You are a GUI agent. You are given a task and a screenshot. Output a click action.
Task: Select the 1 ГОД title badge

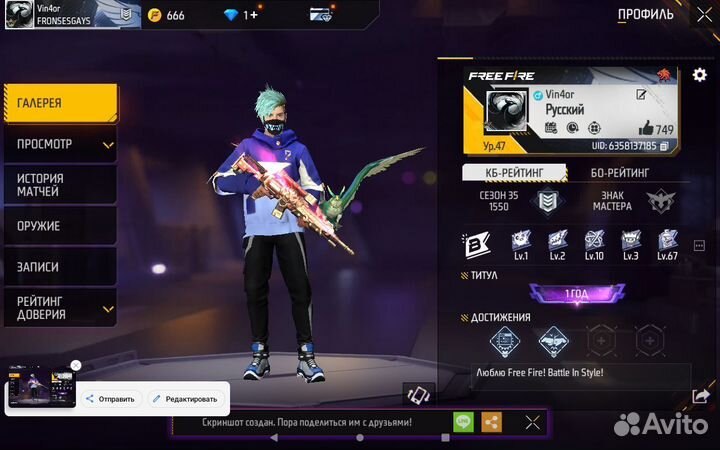pyautogui.click(x=576, y=294)
